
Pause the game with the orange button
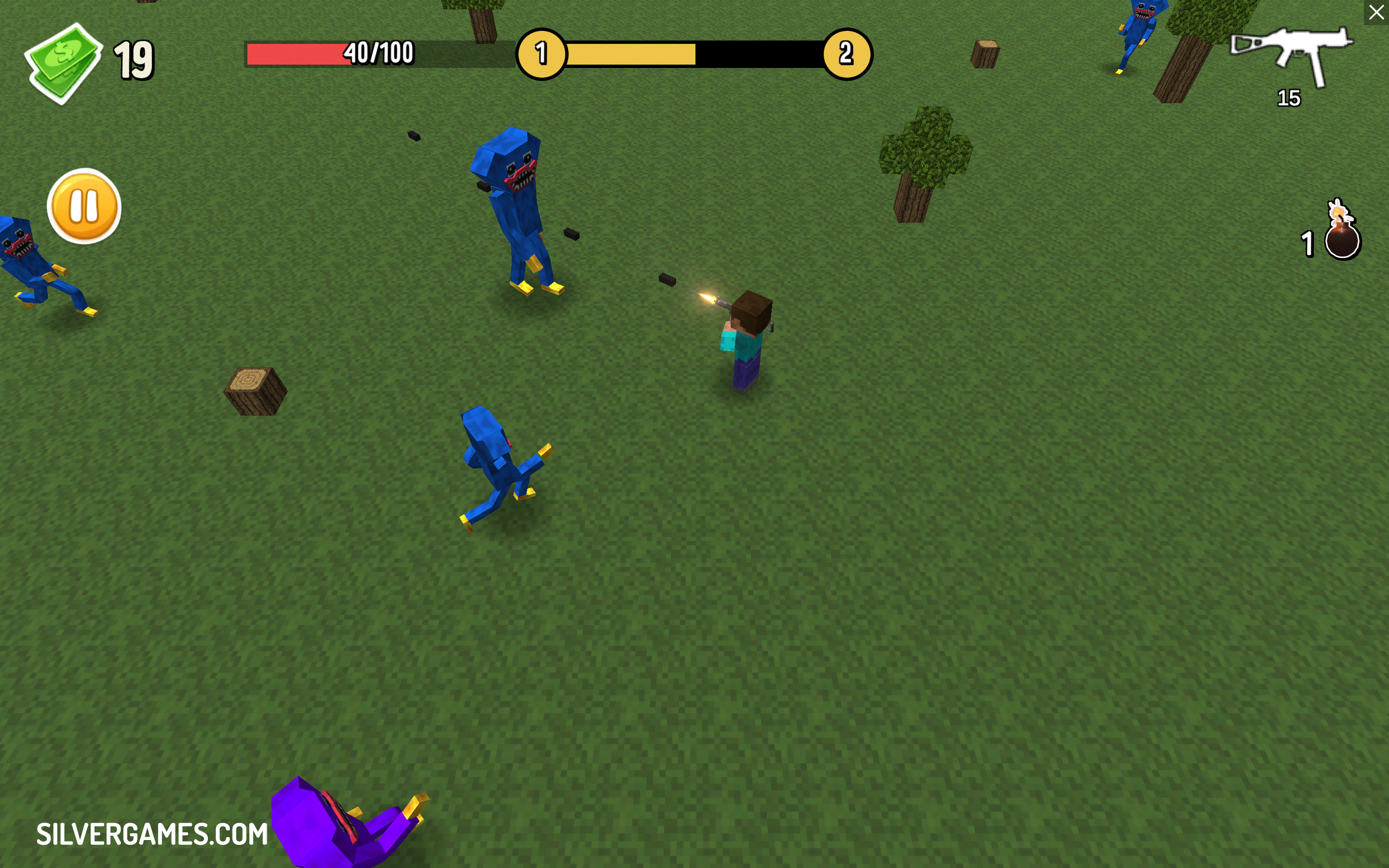tap(84, 206)
